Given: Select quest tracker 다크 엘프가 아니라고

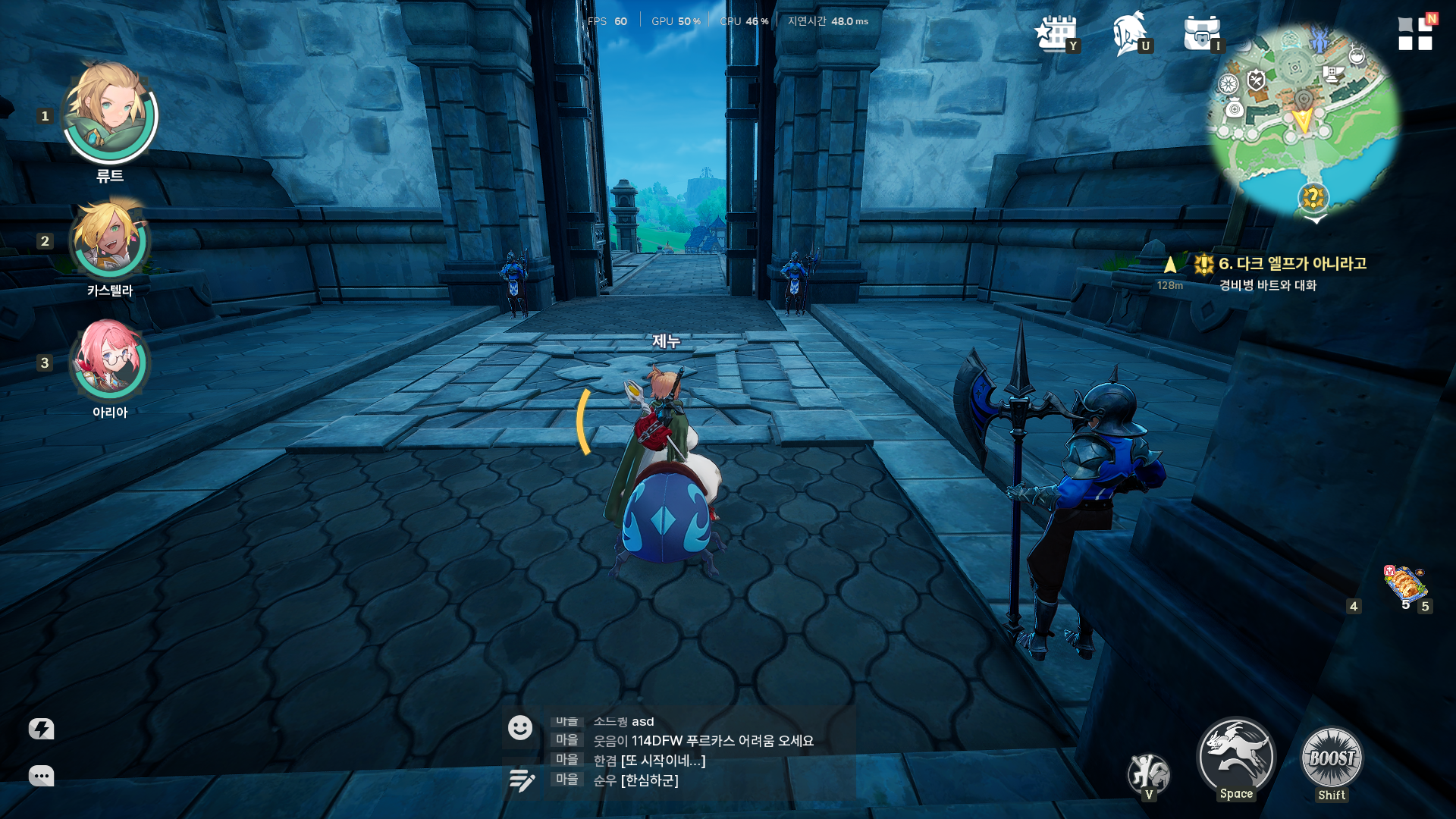Looking at the screenshot, I should pos(1291,264).
